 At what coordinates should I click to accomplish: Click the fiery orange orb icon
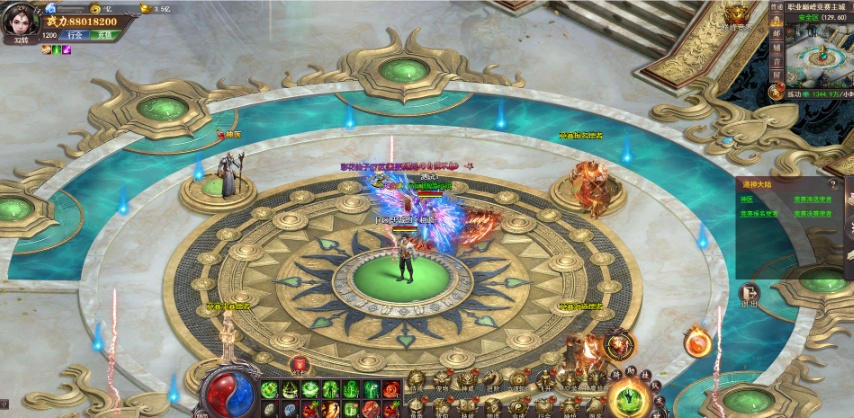click(x=697, y=343)
